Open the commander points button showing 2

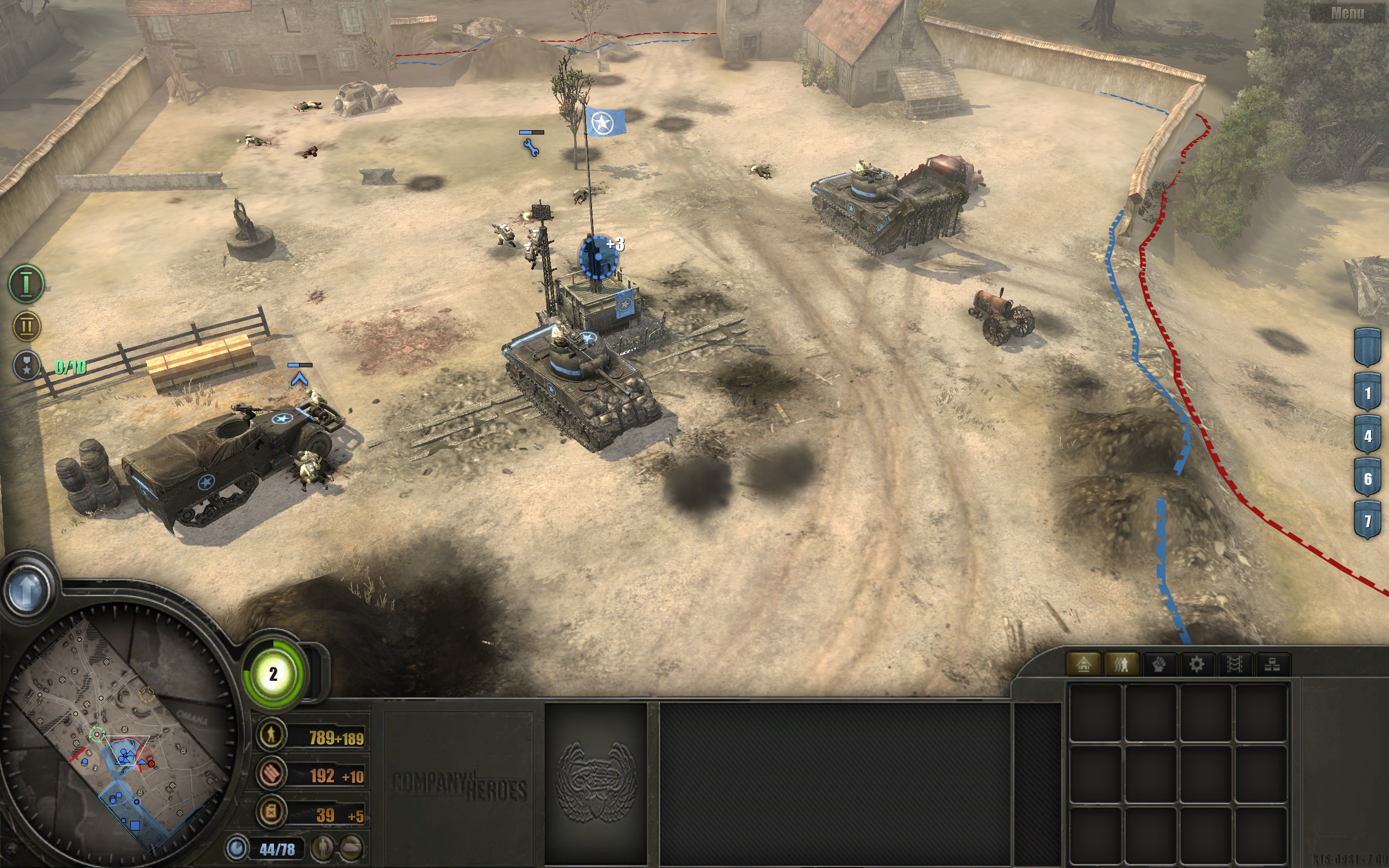point(274,674)
